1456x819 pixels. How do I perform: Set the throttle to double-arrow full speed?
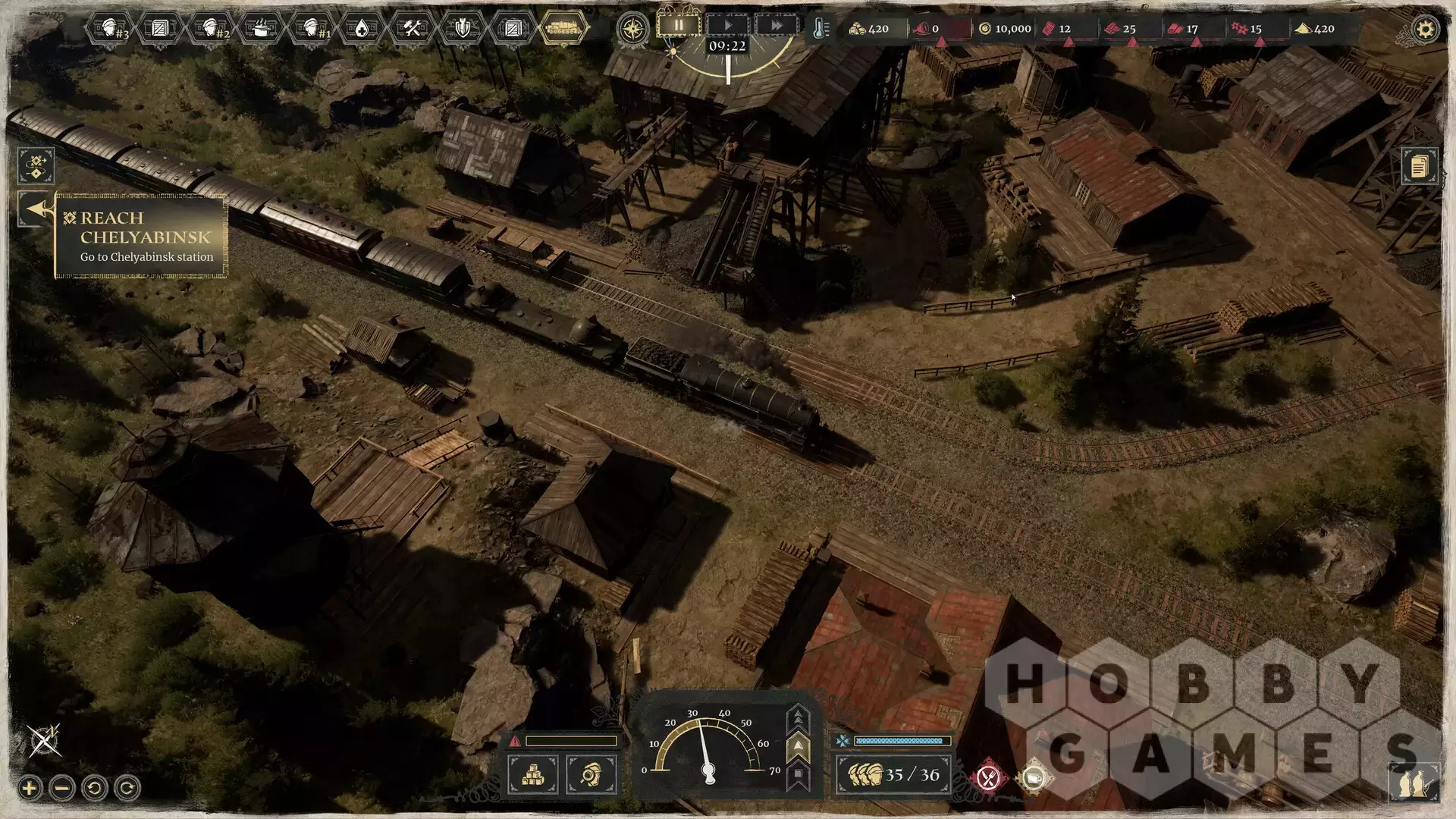tap(798, 717)
